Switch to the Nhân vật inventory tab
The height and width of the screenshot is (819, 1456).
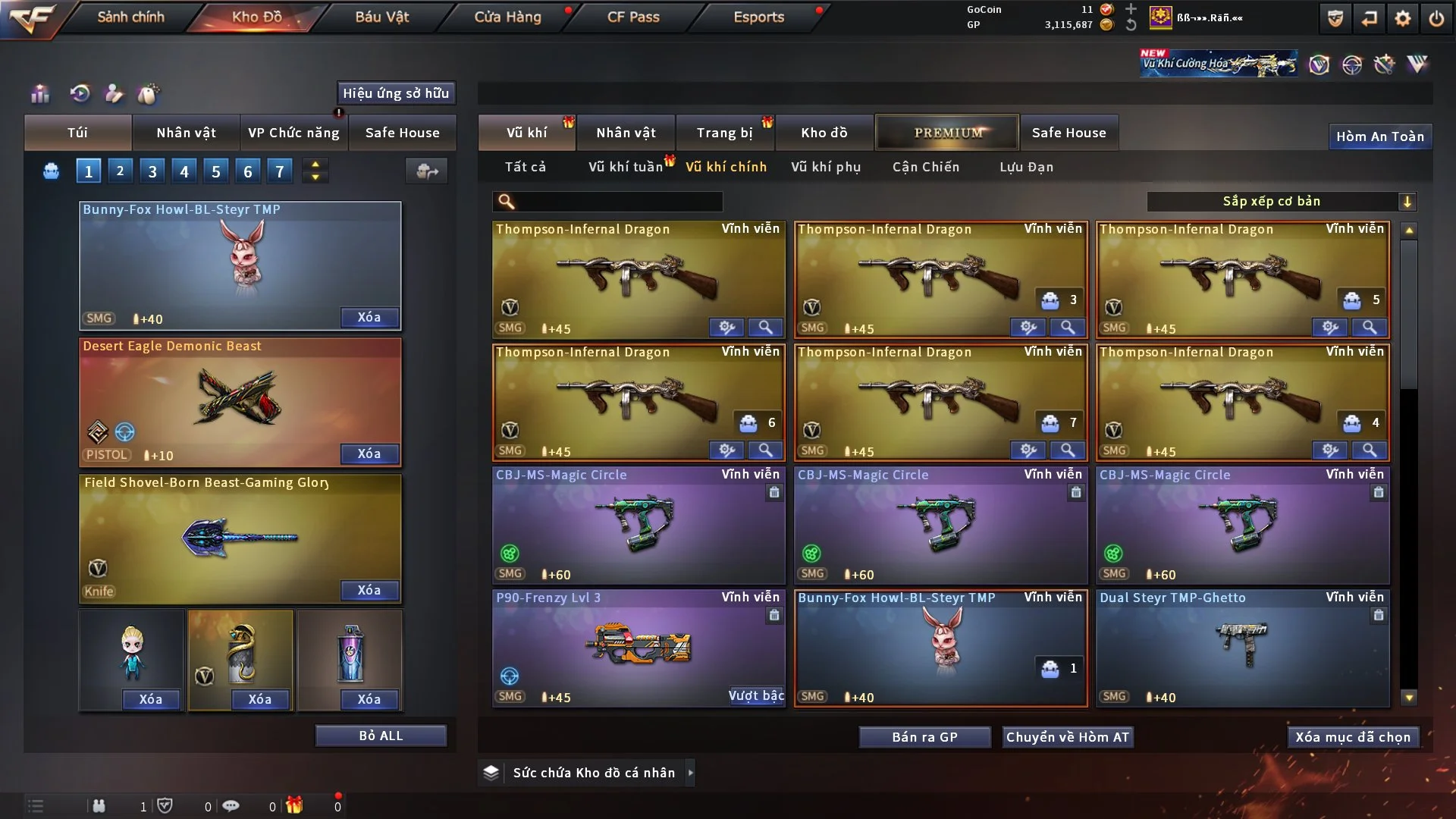626,133
